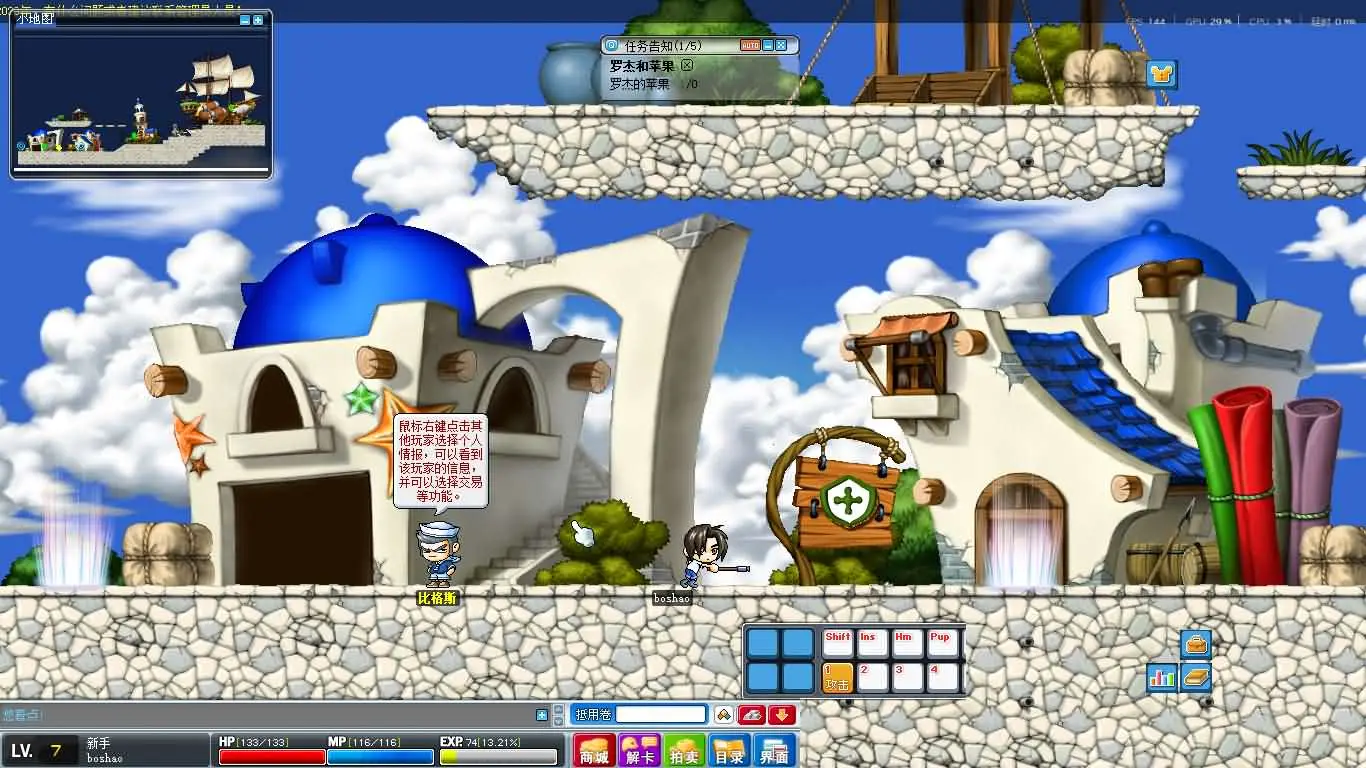This screenshot has width=1366, height=768.
Task: Open the 拍卖 auction house
Action: tap(685, 750)
